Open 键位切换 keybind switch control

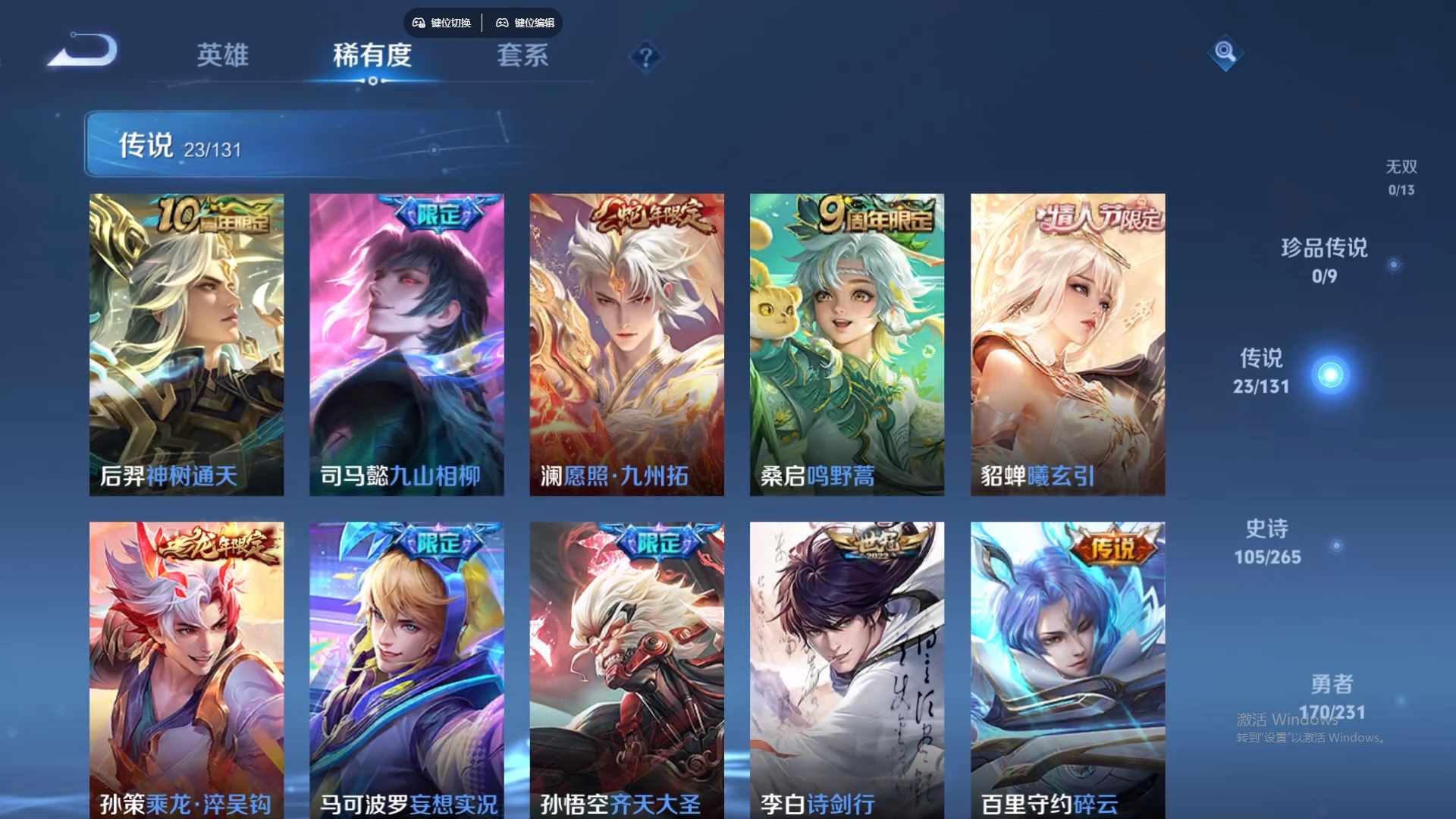click(442, 23)
